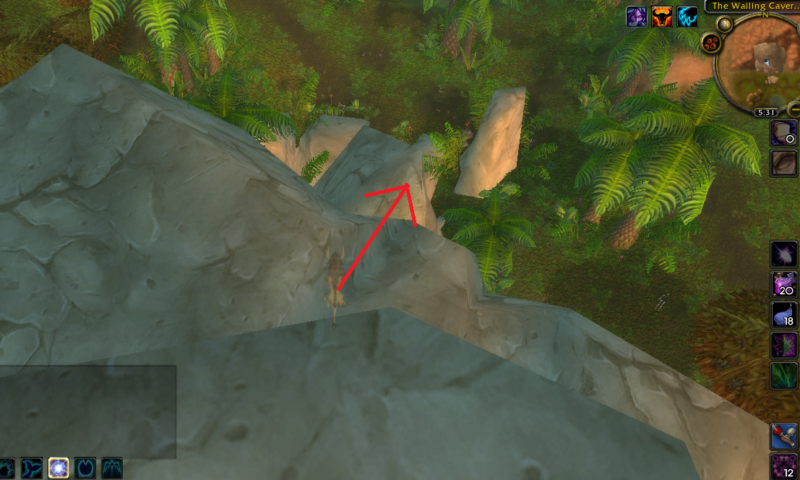
Task: Use the red and silver hammer item slot
Action: pyautogui.click(x=784, y=436)
